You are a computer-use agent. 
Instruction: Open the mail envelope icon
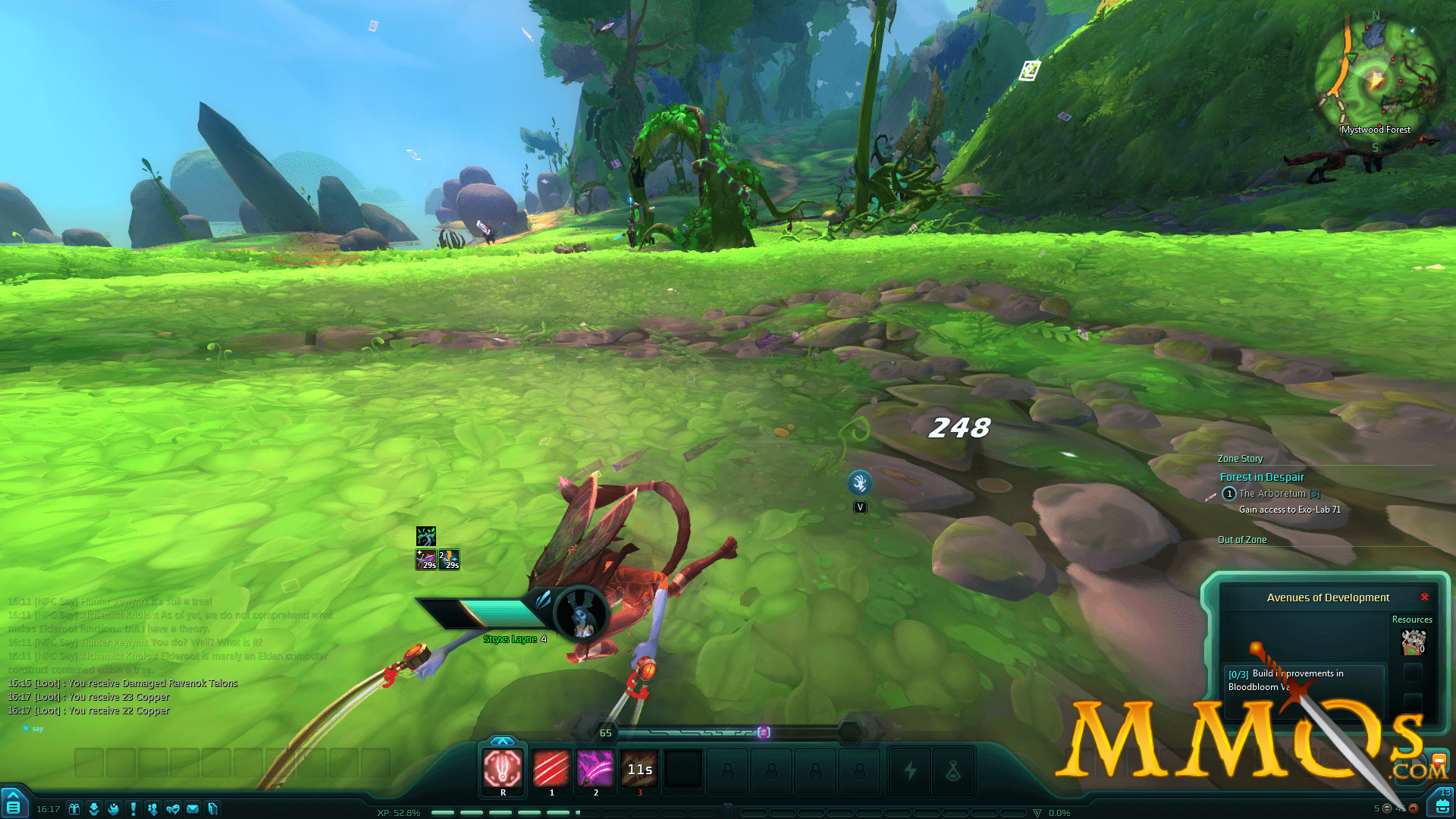[x=193, y=809]
